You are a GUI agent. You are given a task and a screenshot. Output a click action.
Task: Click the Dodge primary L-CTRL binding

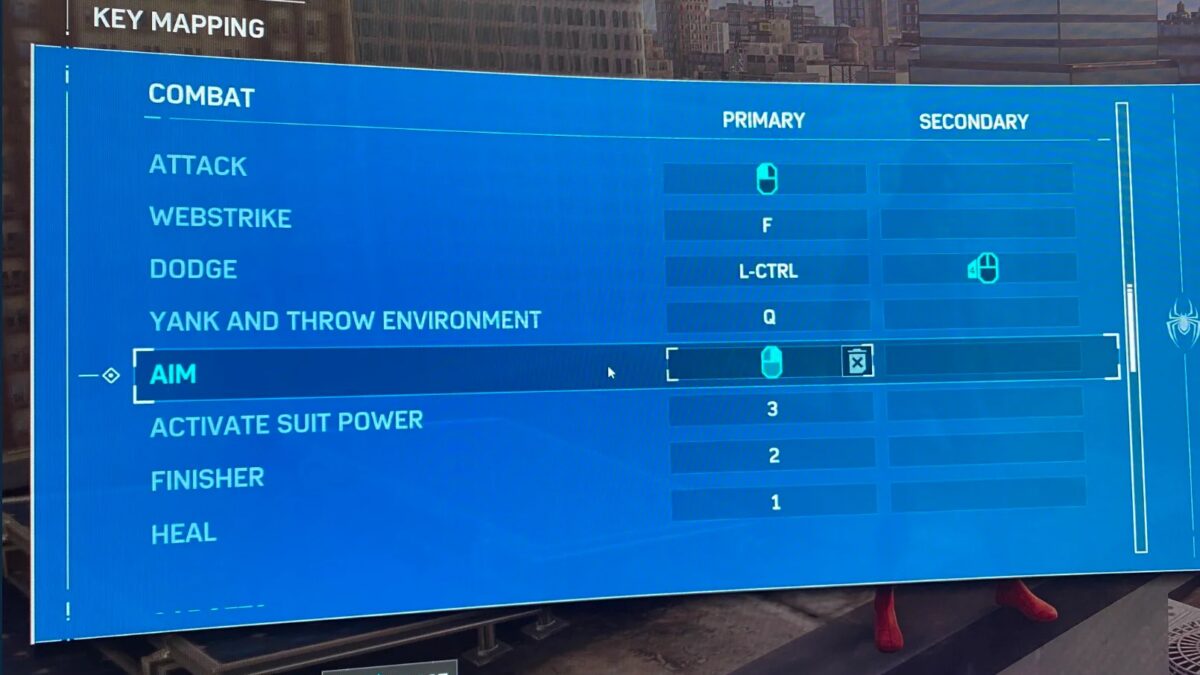[768, 270]
